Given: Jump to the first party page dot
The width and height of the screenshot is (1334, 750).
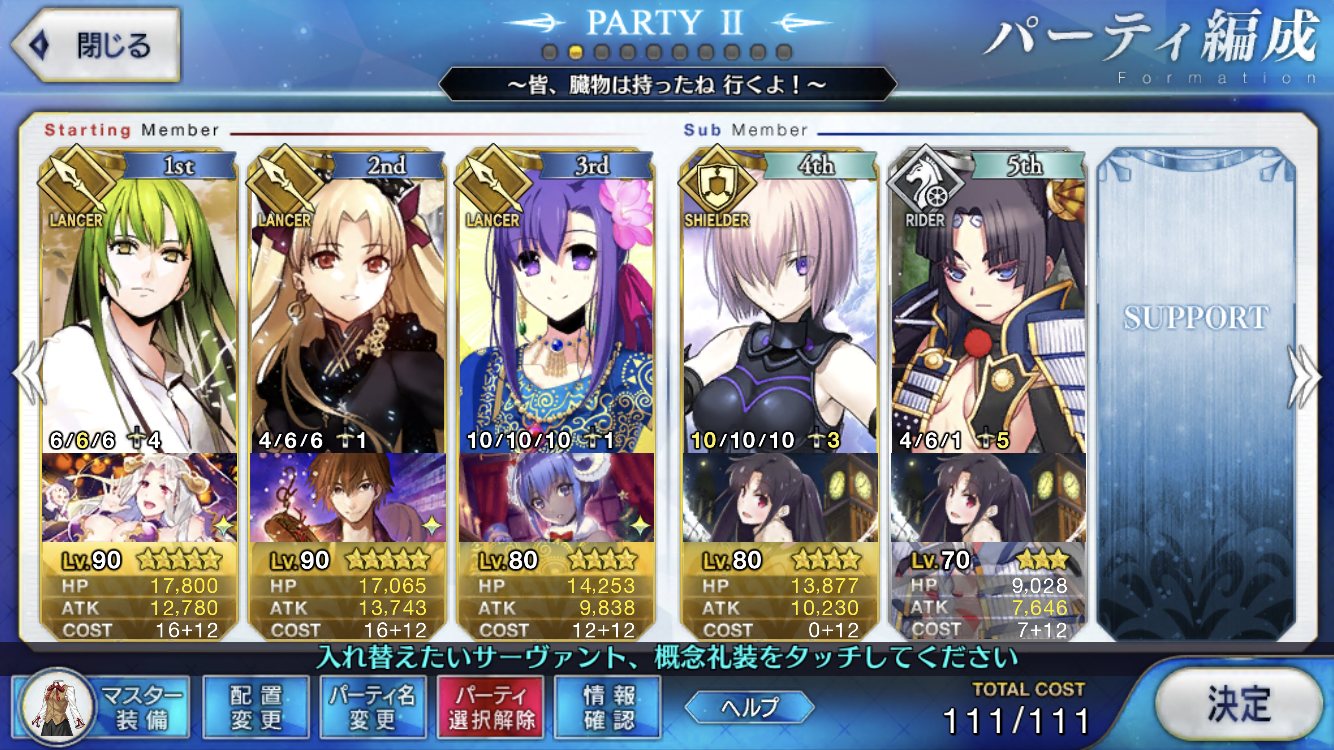Looking at the screenshot, I should click(x=549, y=52).
